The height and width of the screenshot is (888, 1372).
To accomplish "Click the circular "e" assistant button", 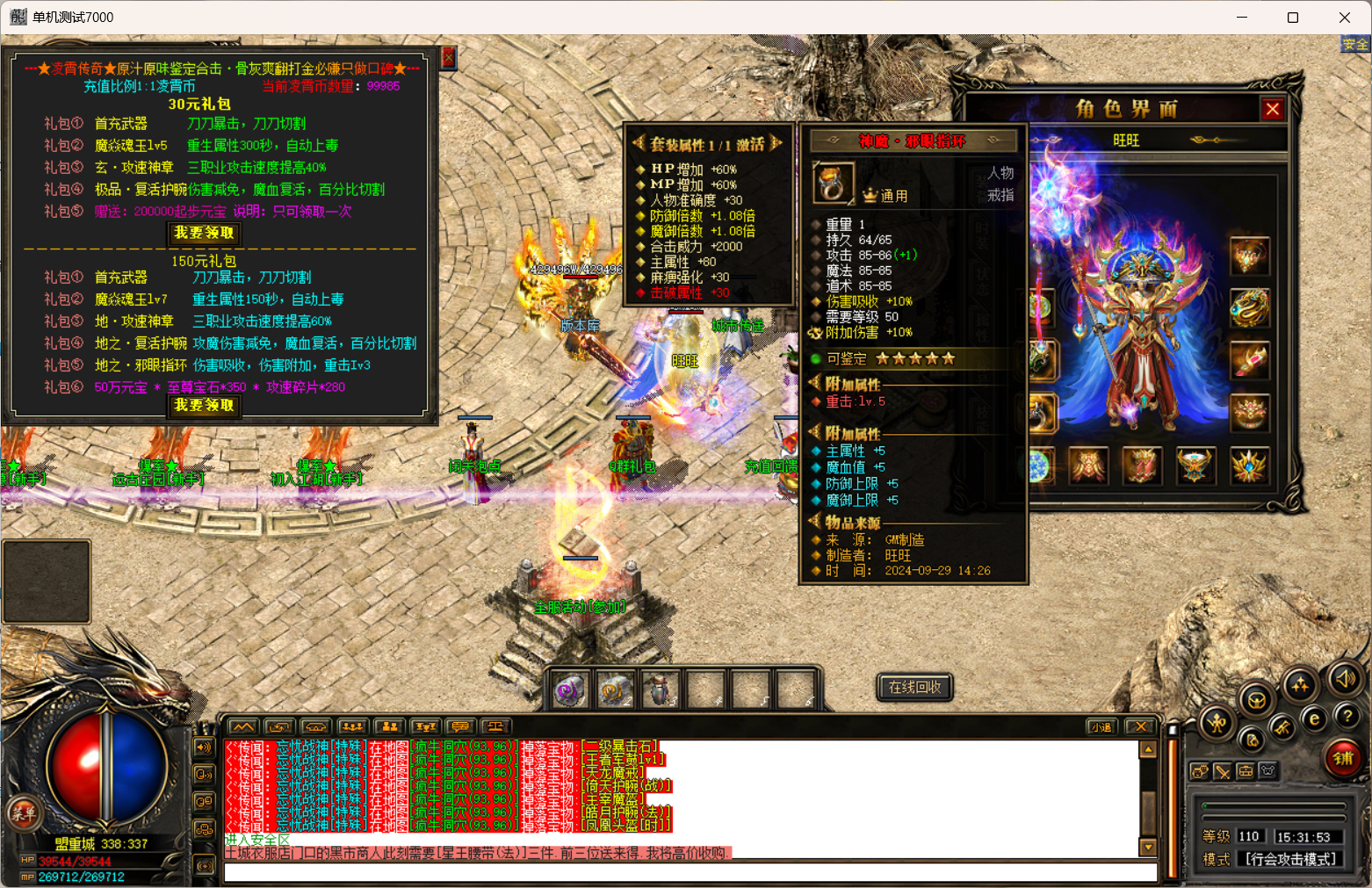I will click(x=1314, y=718).
